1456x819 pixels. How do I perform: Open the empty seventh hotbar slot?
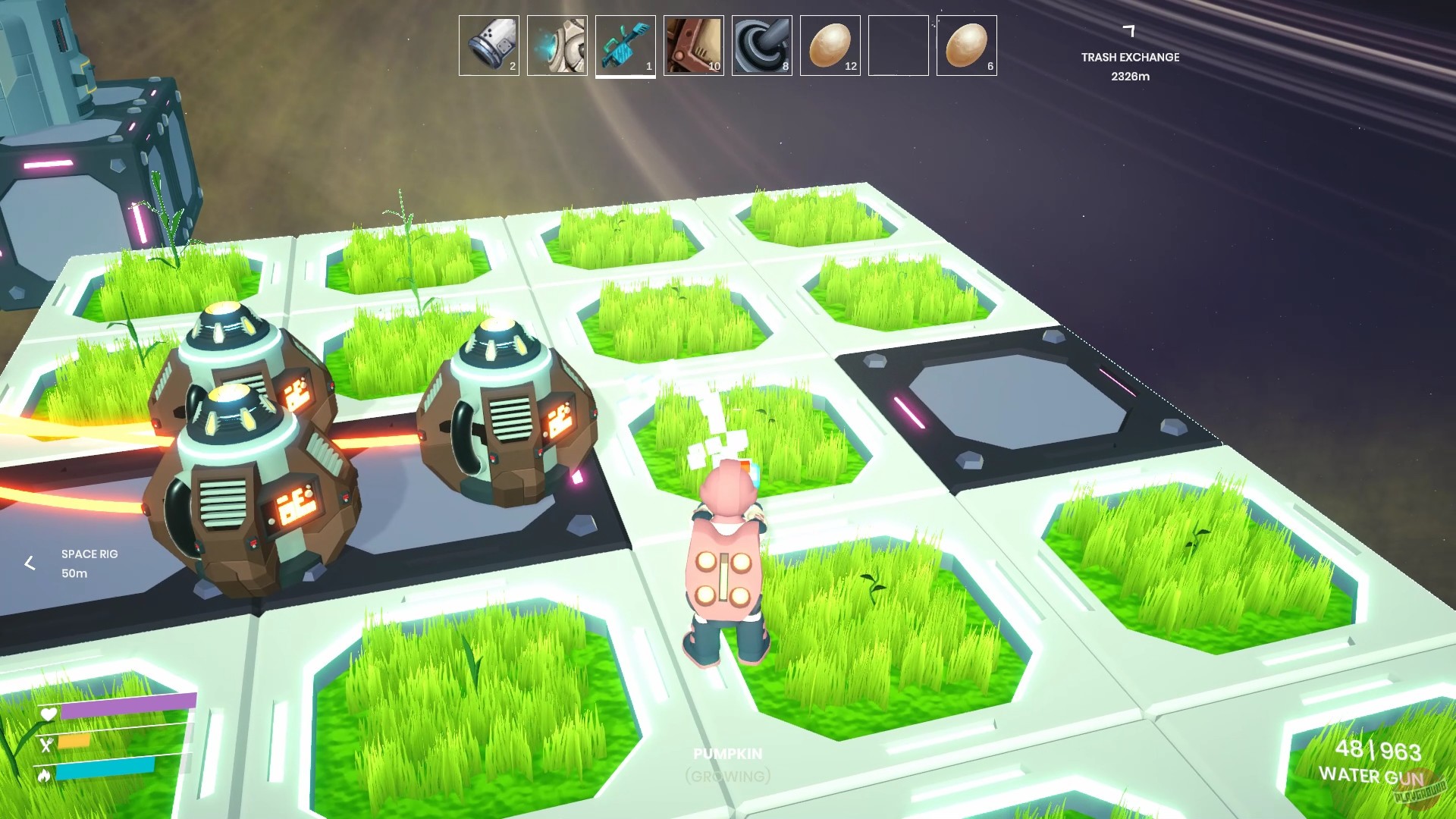point(898,45)
